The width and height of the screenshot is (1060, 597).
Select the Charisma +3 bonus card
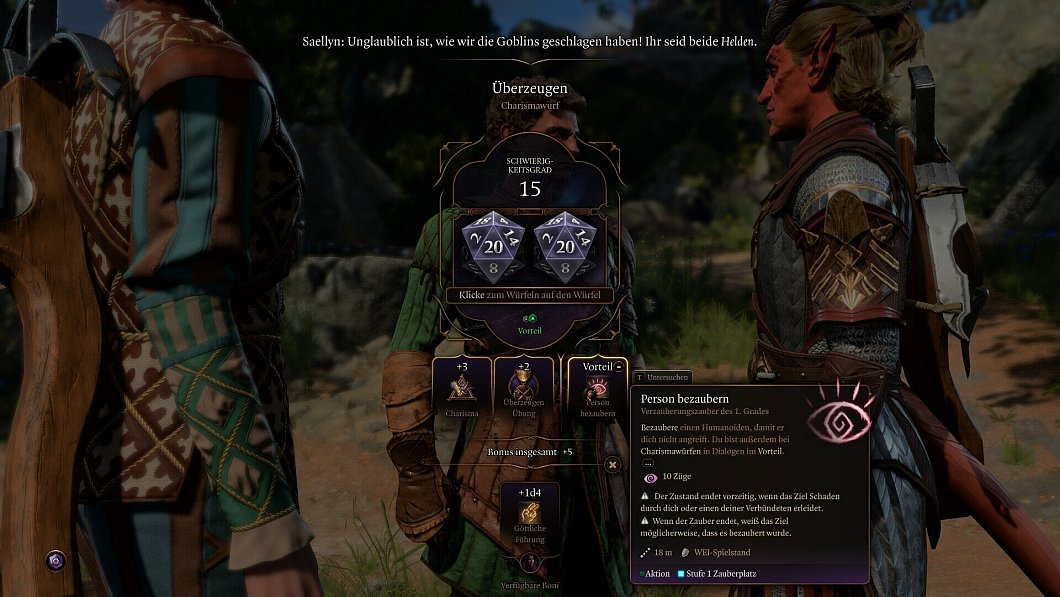pos(462,388)
